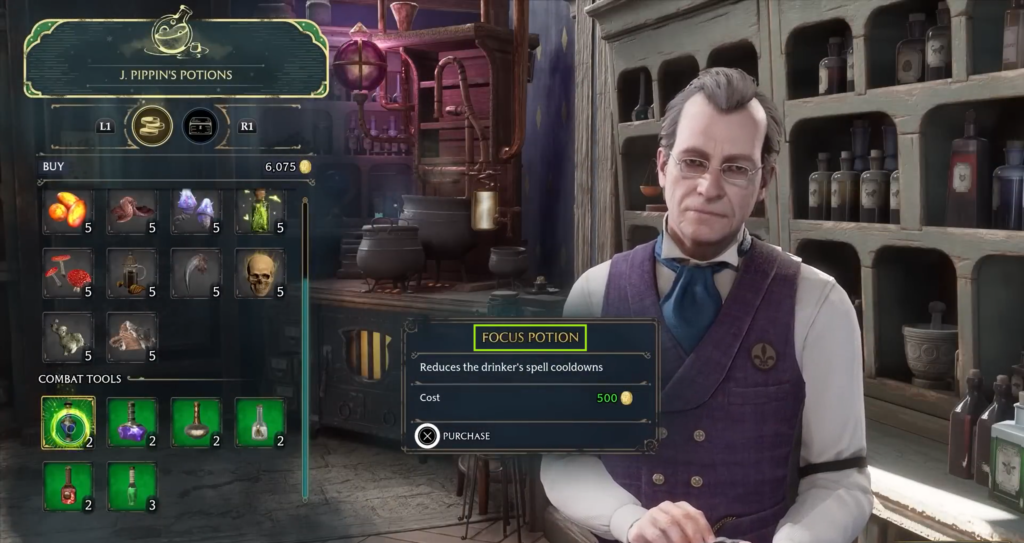Click the shop list scrollbar
Screen dimensions: 1024x543
point(305,350)
